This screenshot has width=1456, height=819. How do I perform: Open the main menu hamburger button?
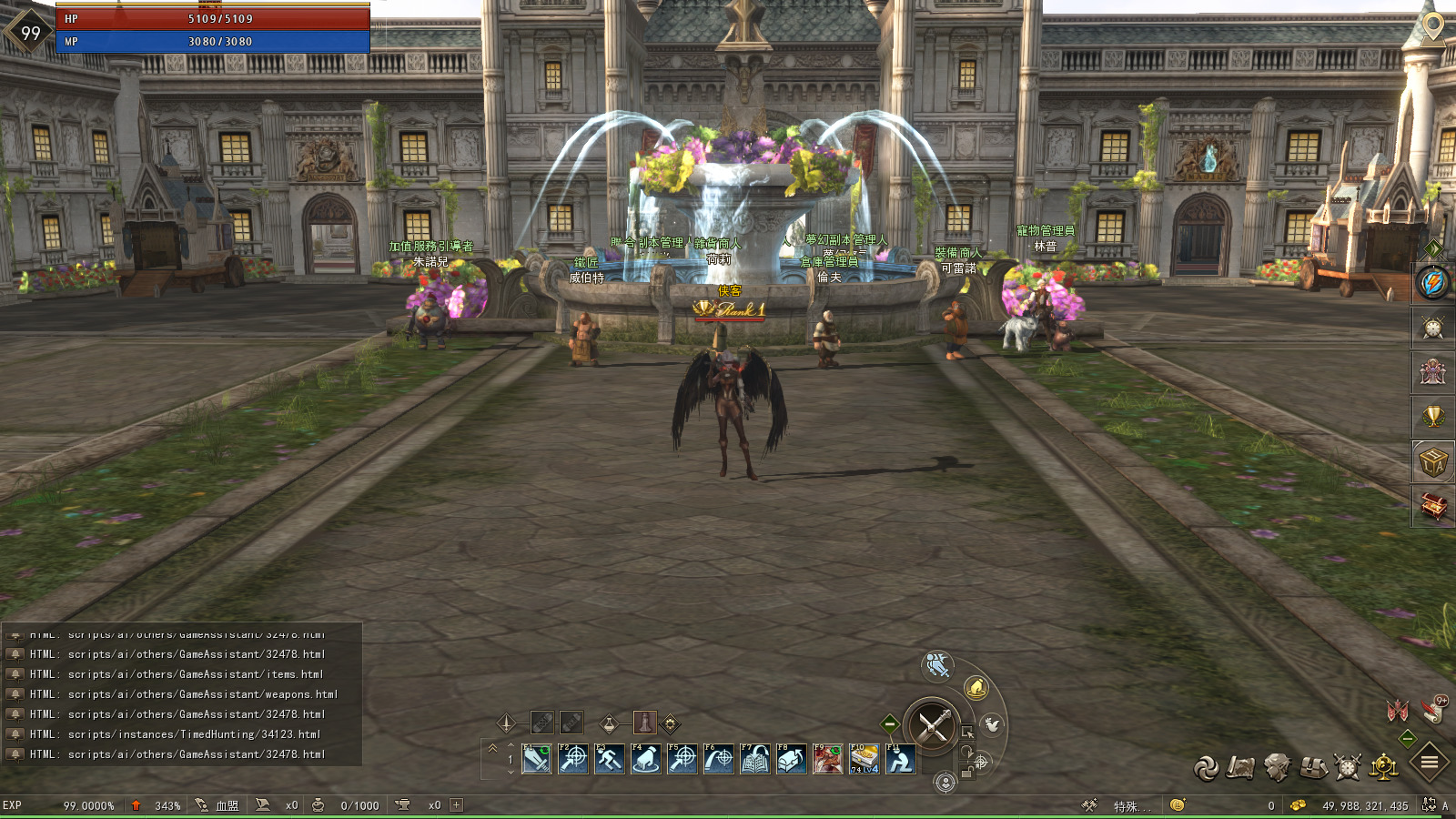click(x=1430, y=763)
